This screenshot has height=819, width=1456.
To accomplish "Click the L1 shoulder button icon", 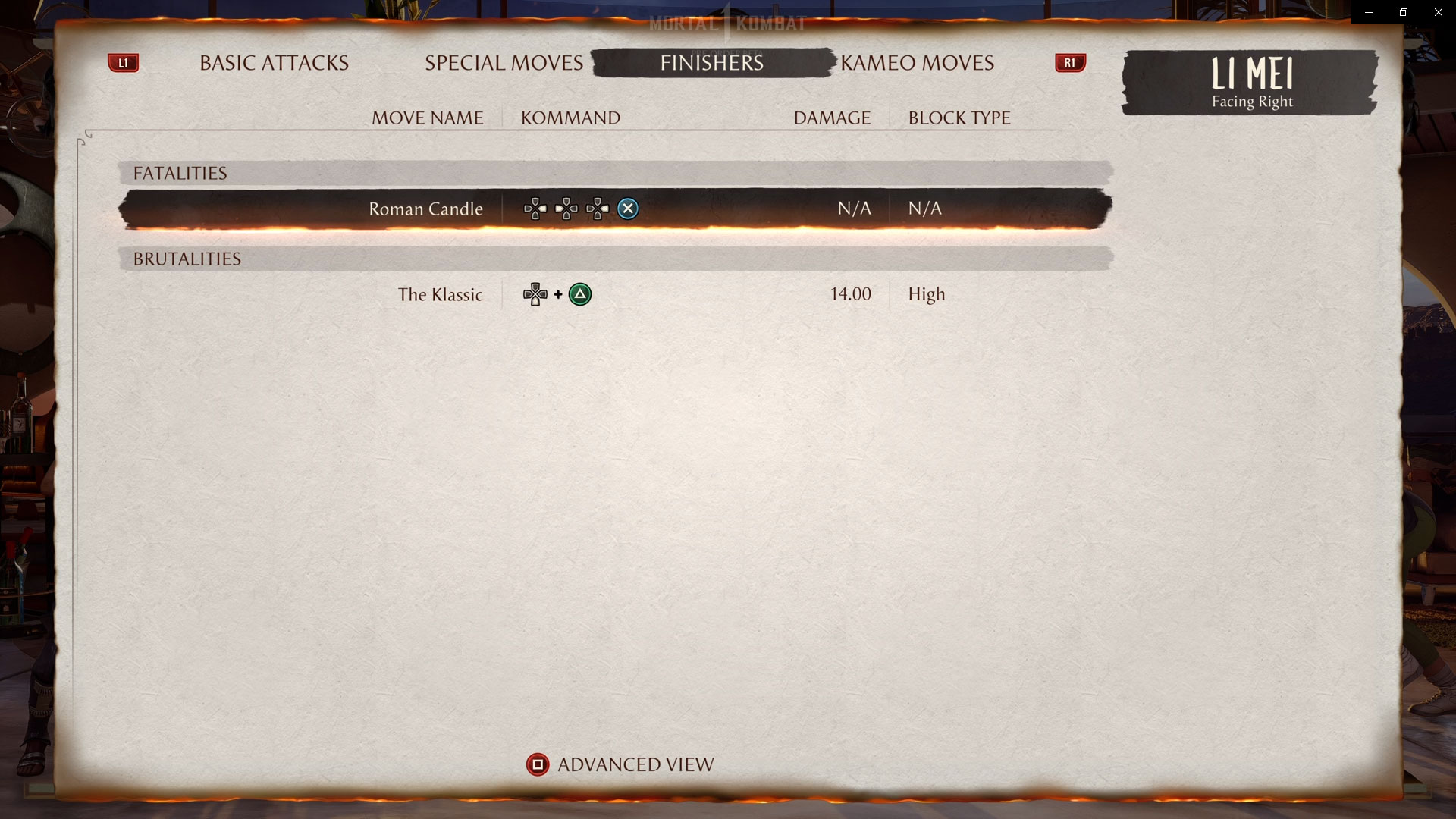I will pyautogui.click(x=124, y=63).
